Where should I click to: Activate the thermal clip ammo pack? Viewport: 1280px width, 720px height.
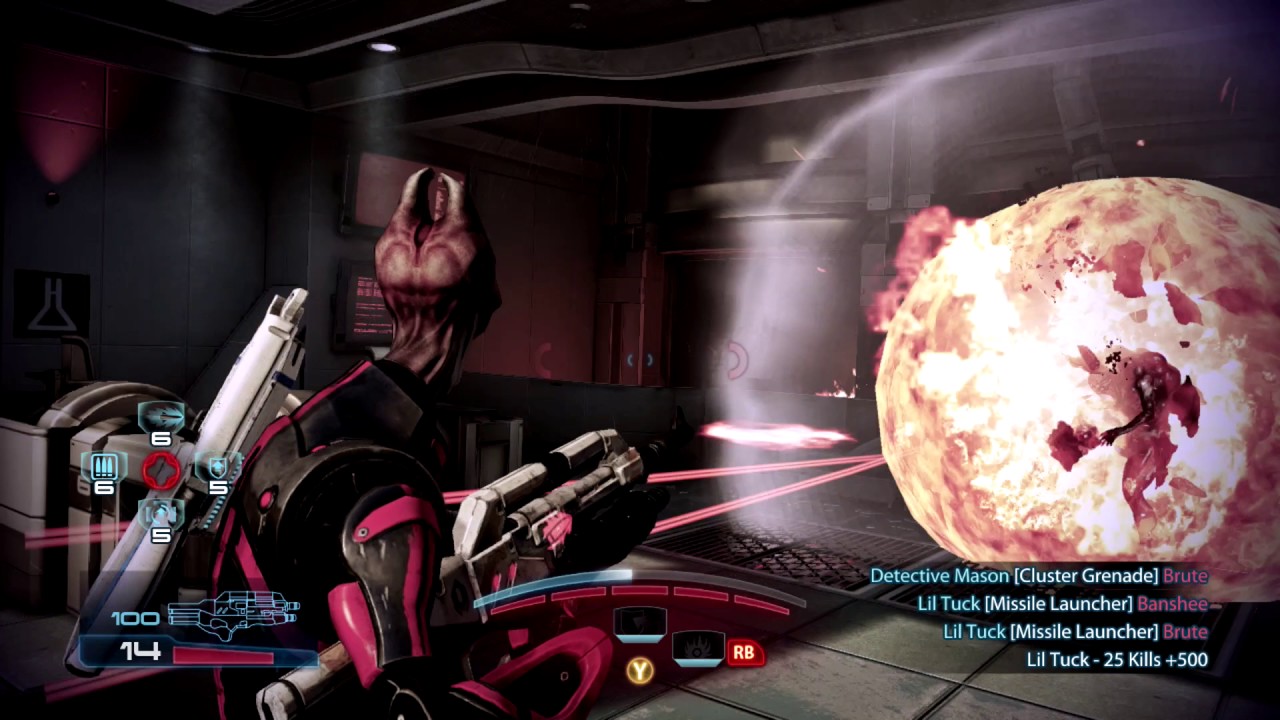pyautogui.click(x=104, y=467)
